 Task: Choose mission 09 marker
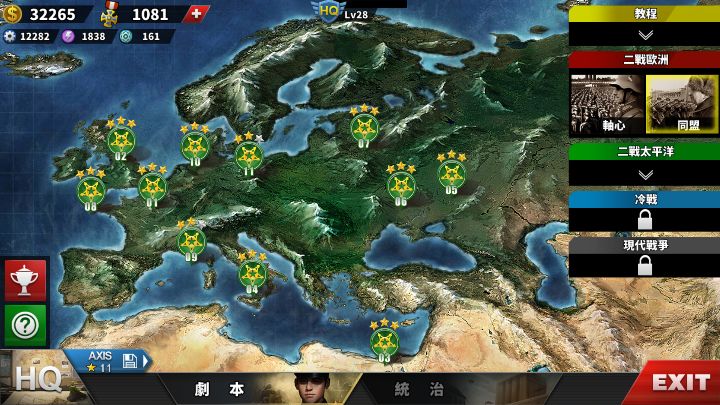click(x=191, y=241)
